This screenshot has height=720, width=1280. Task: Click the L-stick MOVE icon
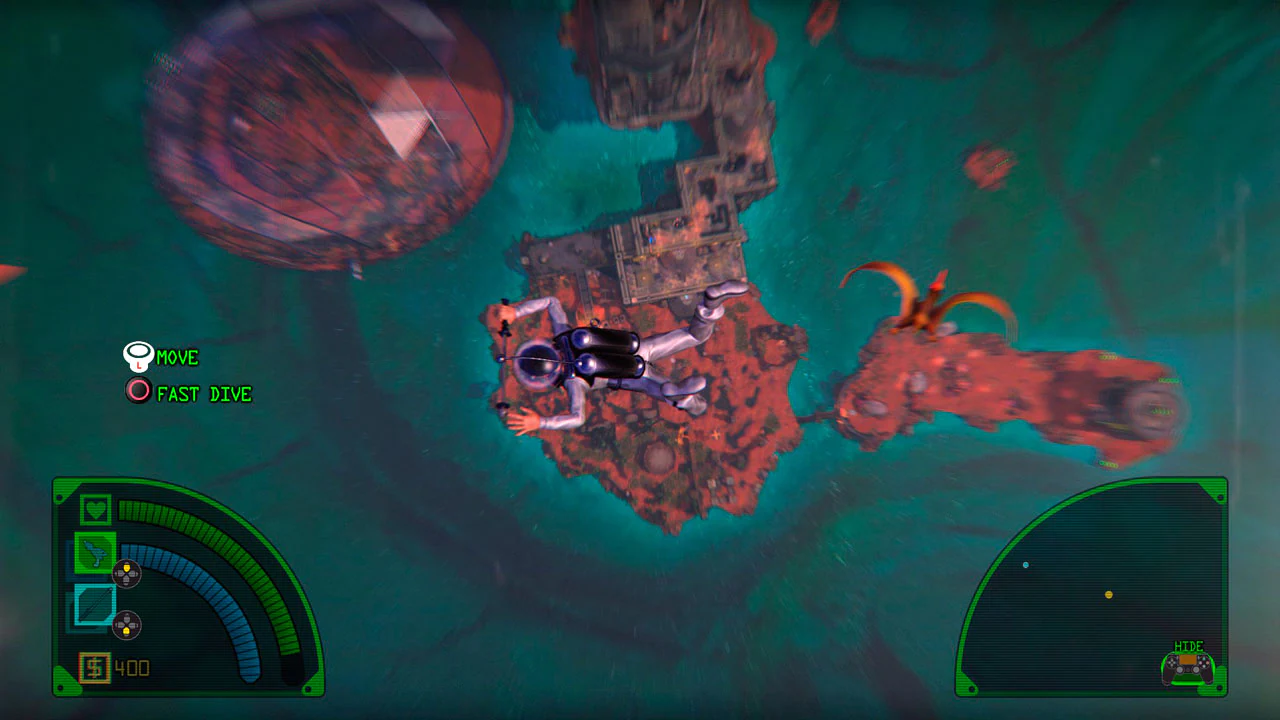click(137, 356)
